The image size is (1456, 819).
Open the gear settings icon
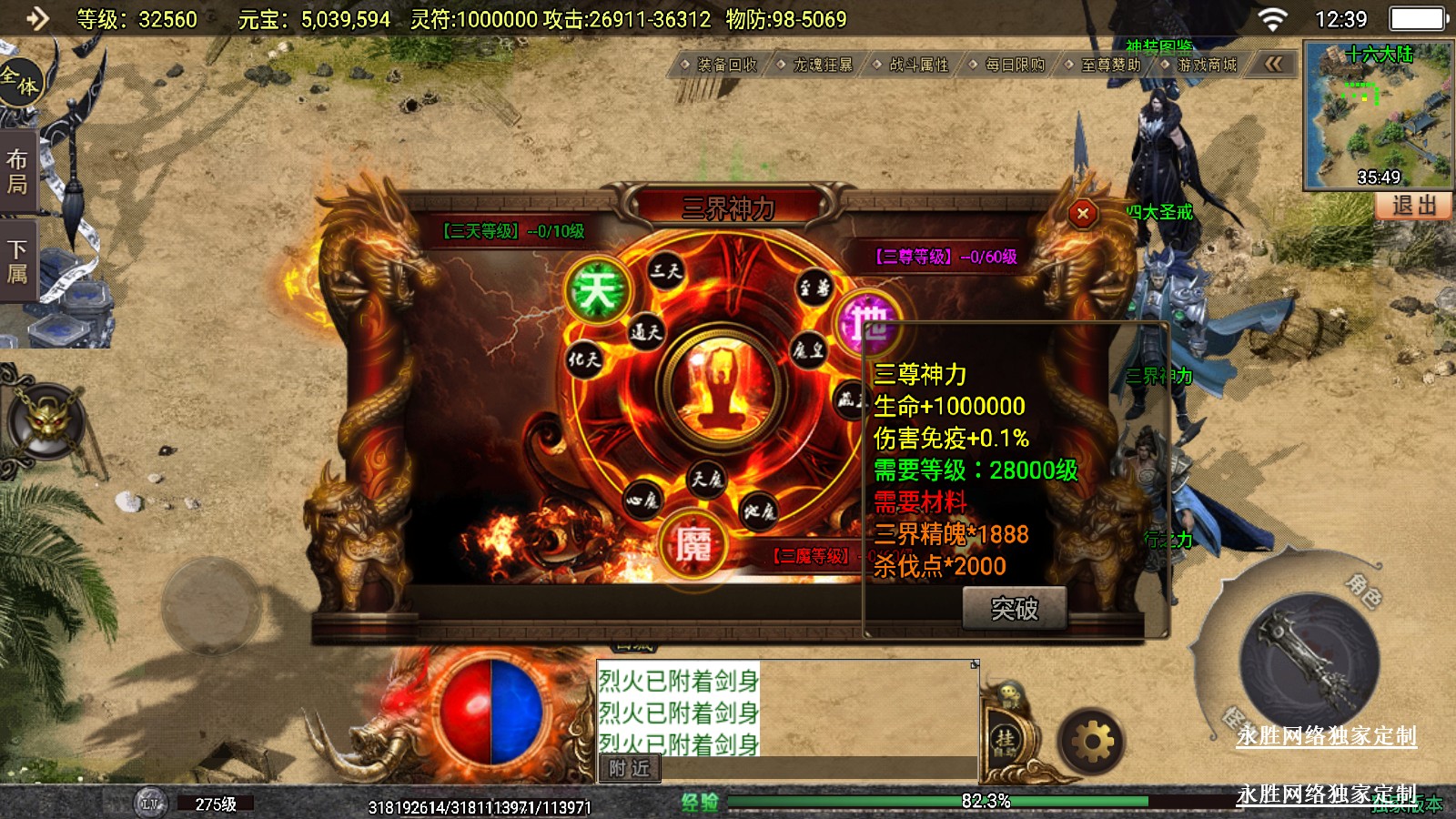(x=1092, y=743)
